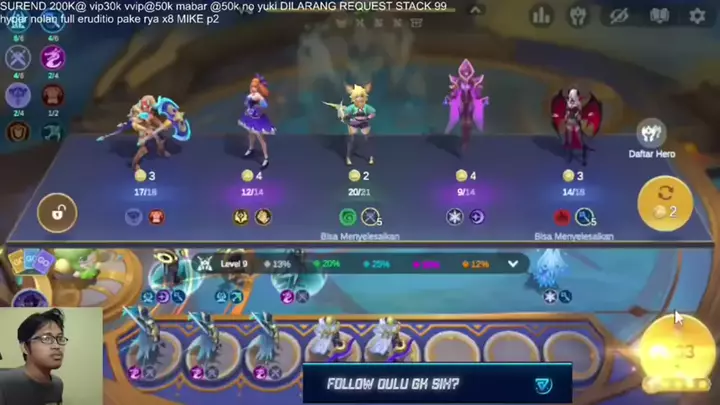
Task: Select the crossed-swords synergy icon
Action: [17, 59]
